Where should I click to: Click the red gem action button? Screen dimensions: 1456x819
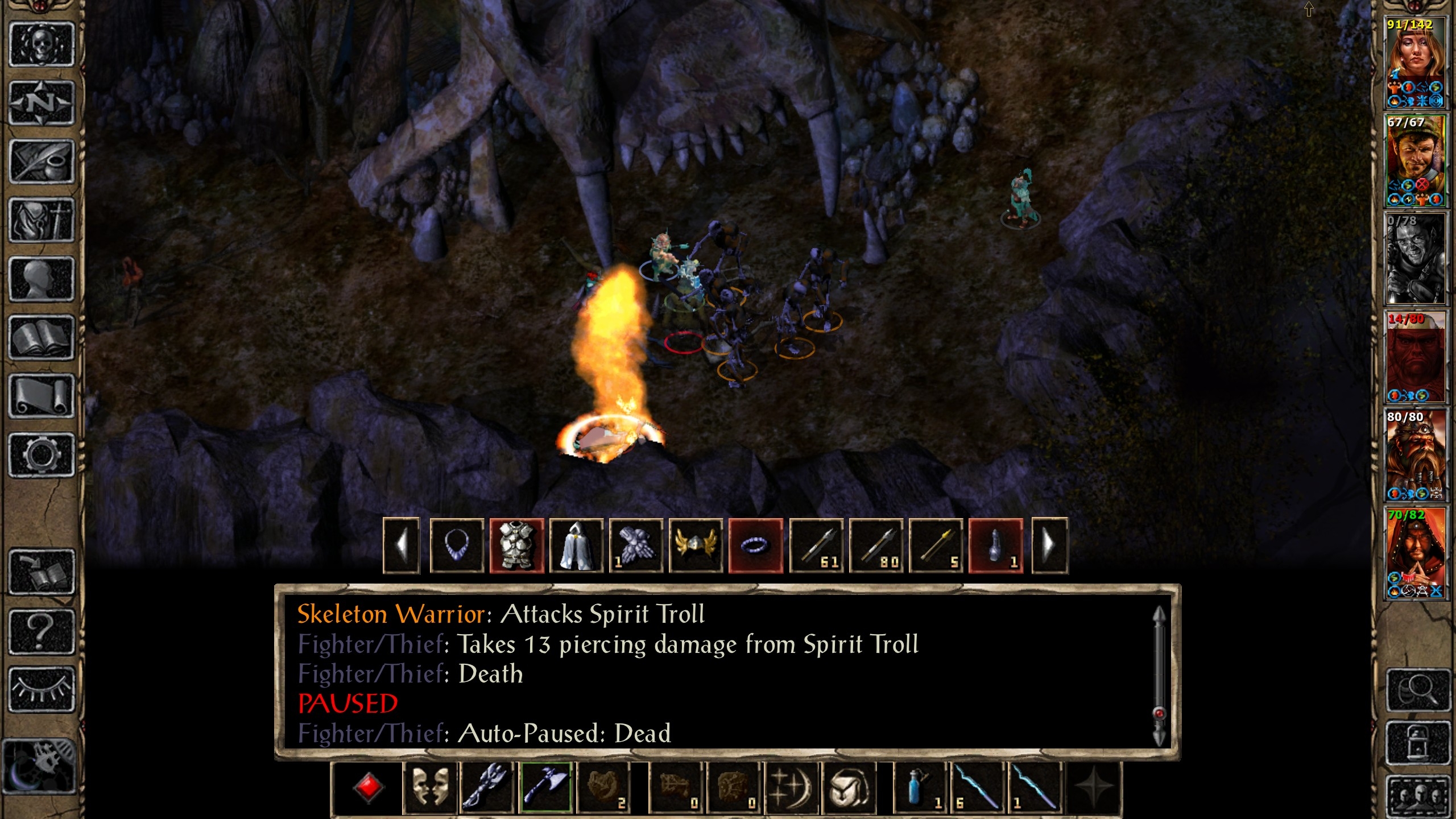click(368, 787)
